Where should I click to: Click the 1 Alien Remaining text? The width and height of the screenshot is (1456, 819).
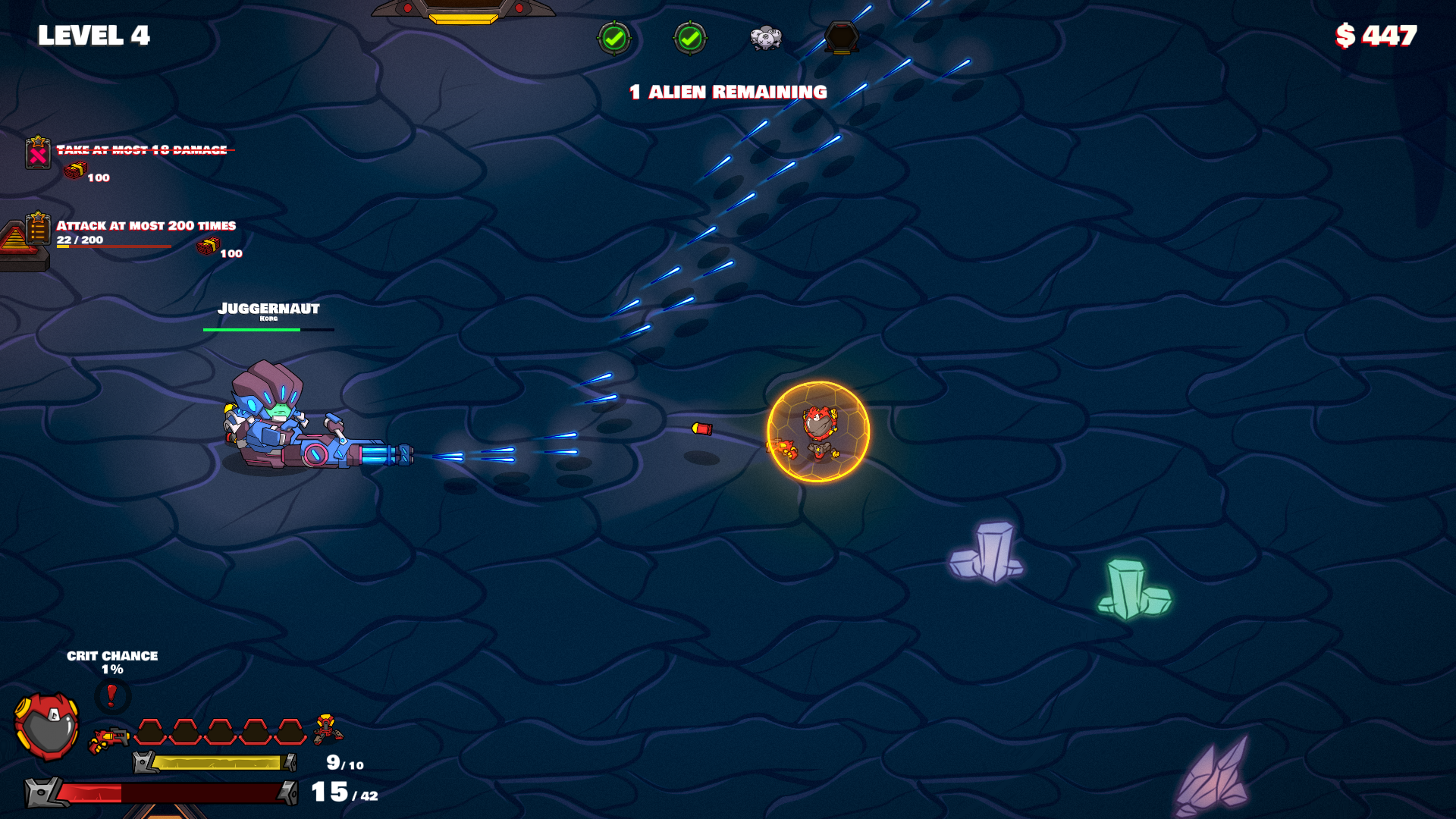point(726,91)
